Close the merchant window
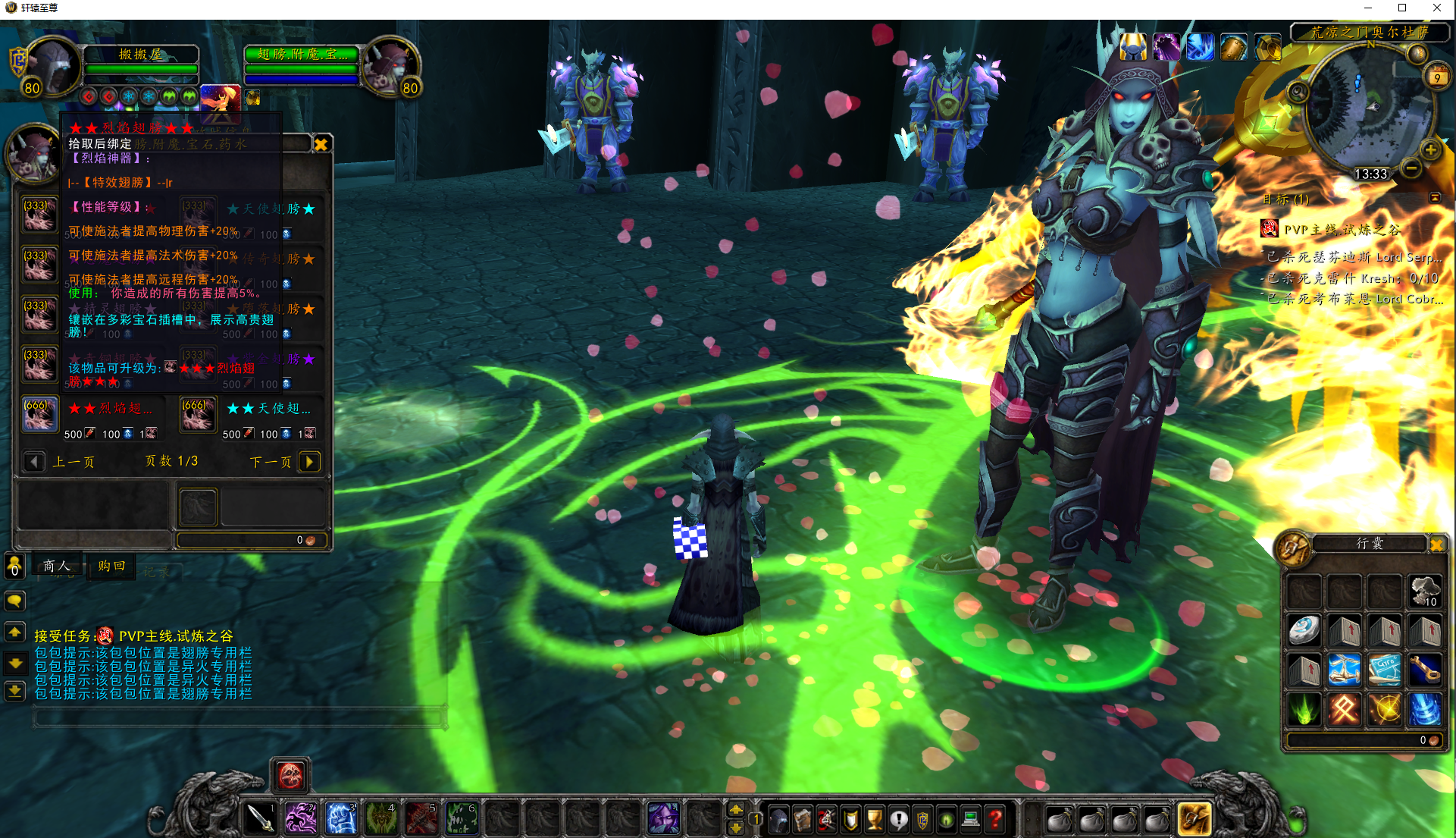 321,144
